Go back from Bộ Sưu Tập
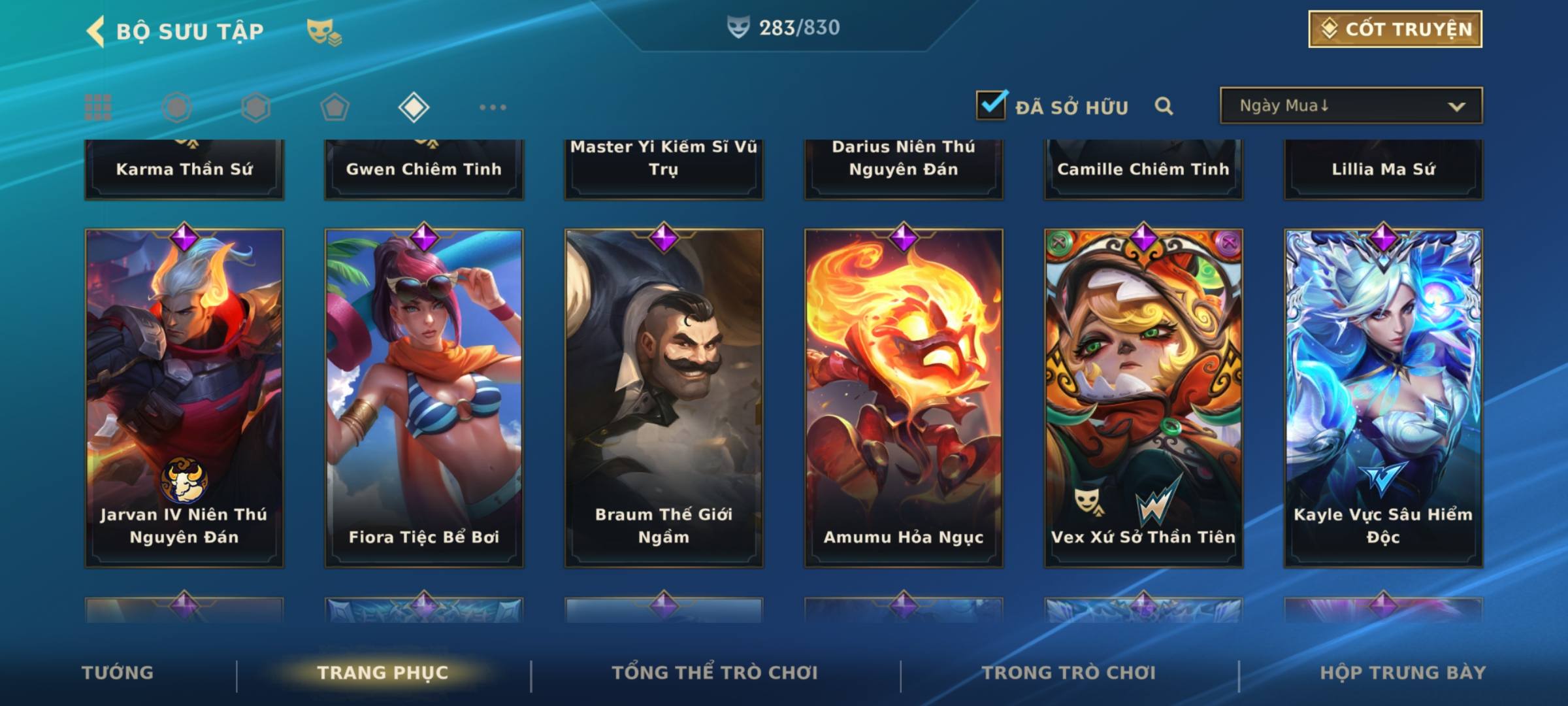Viewport: 1568px width, 706px height. 95,31
